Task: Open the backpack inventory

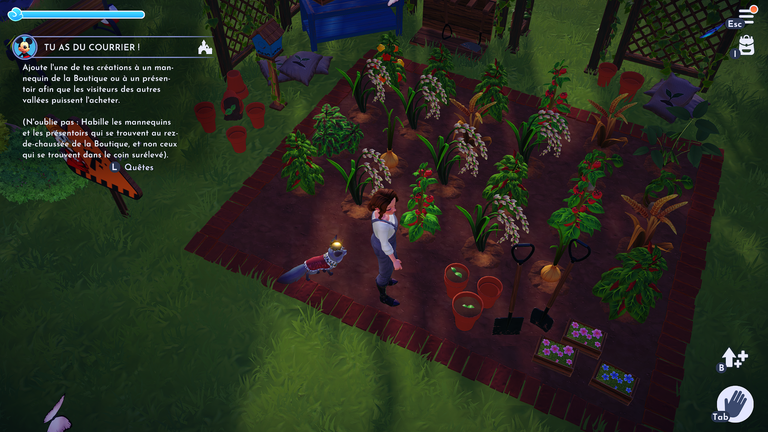Action: (746, 45)
